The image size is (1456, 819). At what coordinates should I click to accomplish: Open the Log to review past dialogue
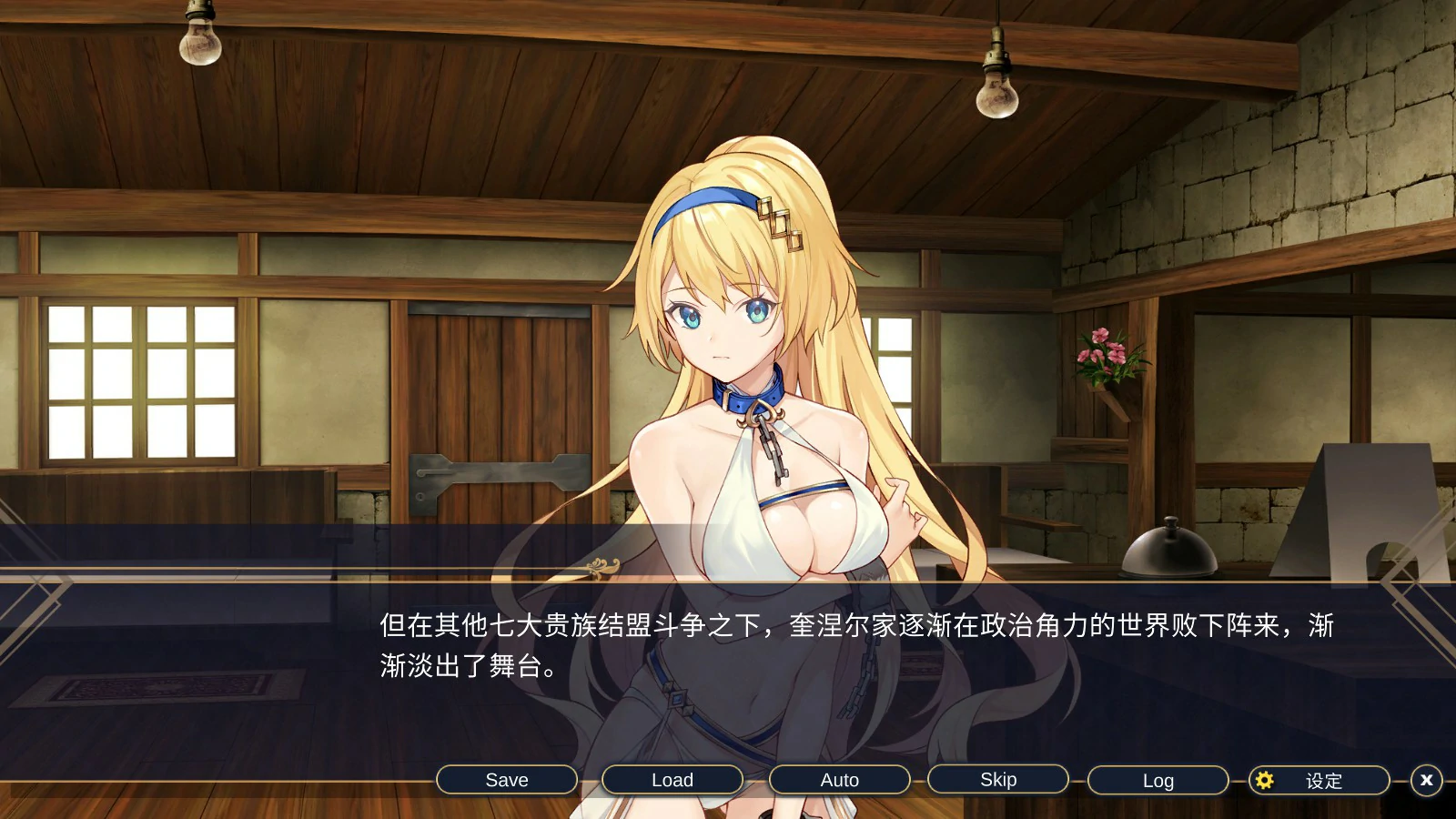point(1157,780)
